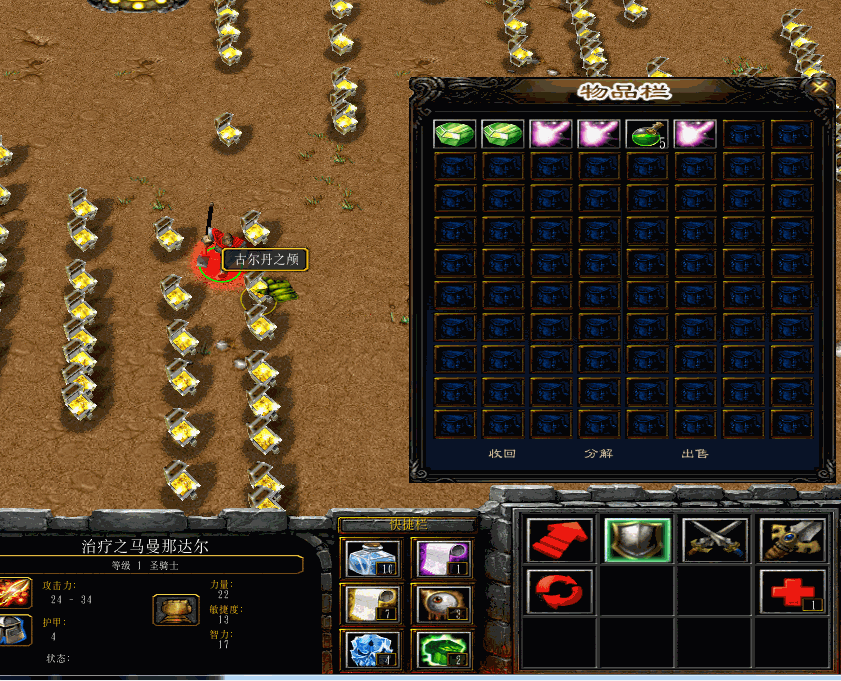The width and height of the screenshot is (841, 681).
Task: Select the purple scroll in the quick bar
Action: (x=441, y=558)
